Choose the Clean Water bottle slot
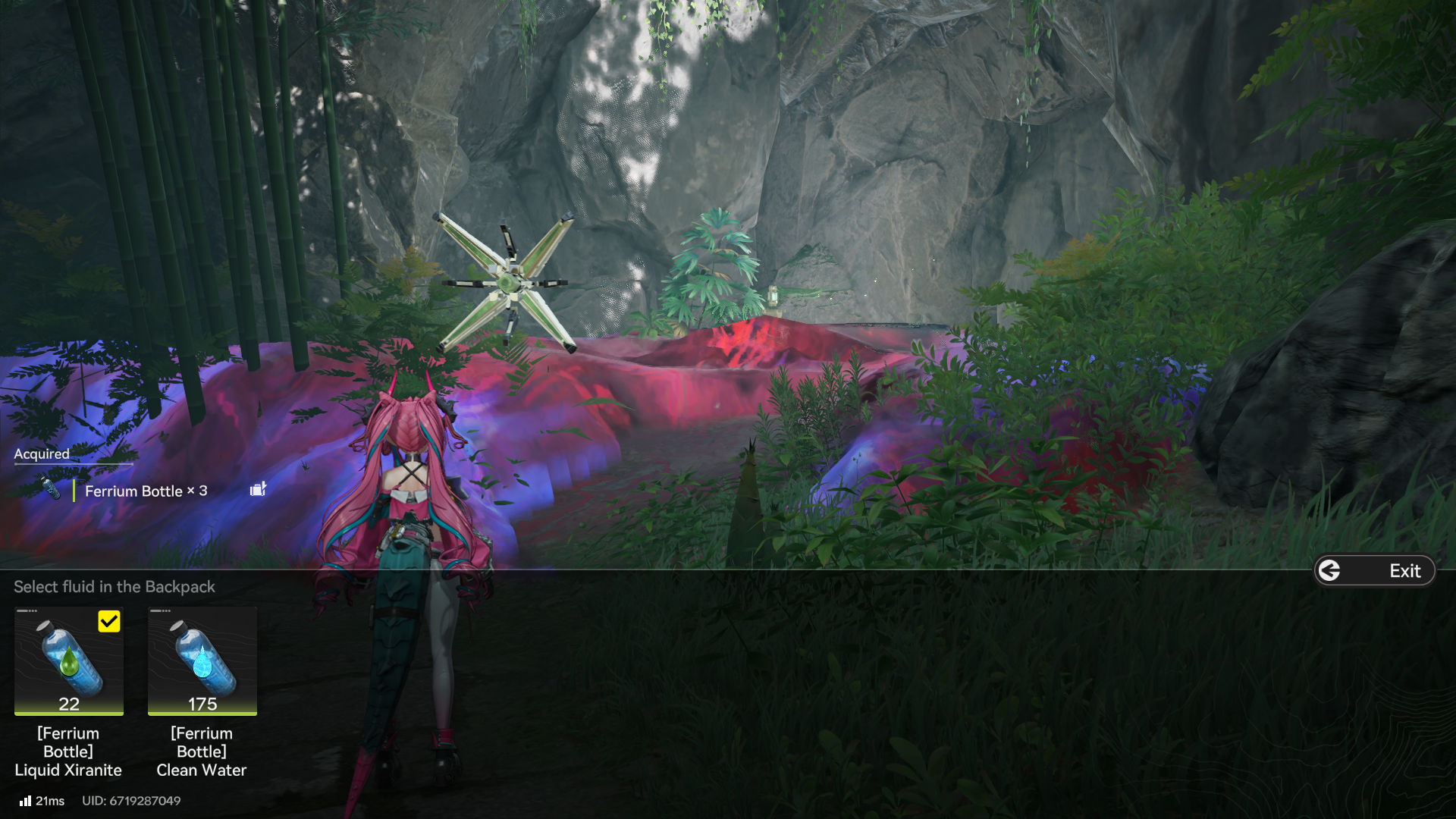1456x819 pixels. click(x=202, y=661)
